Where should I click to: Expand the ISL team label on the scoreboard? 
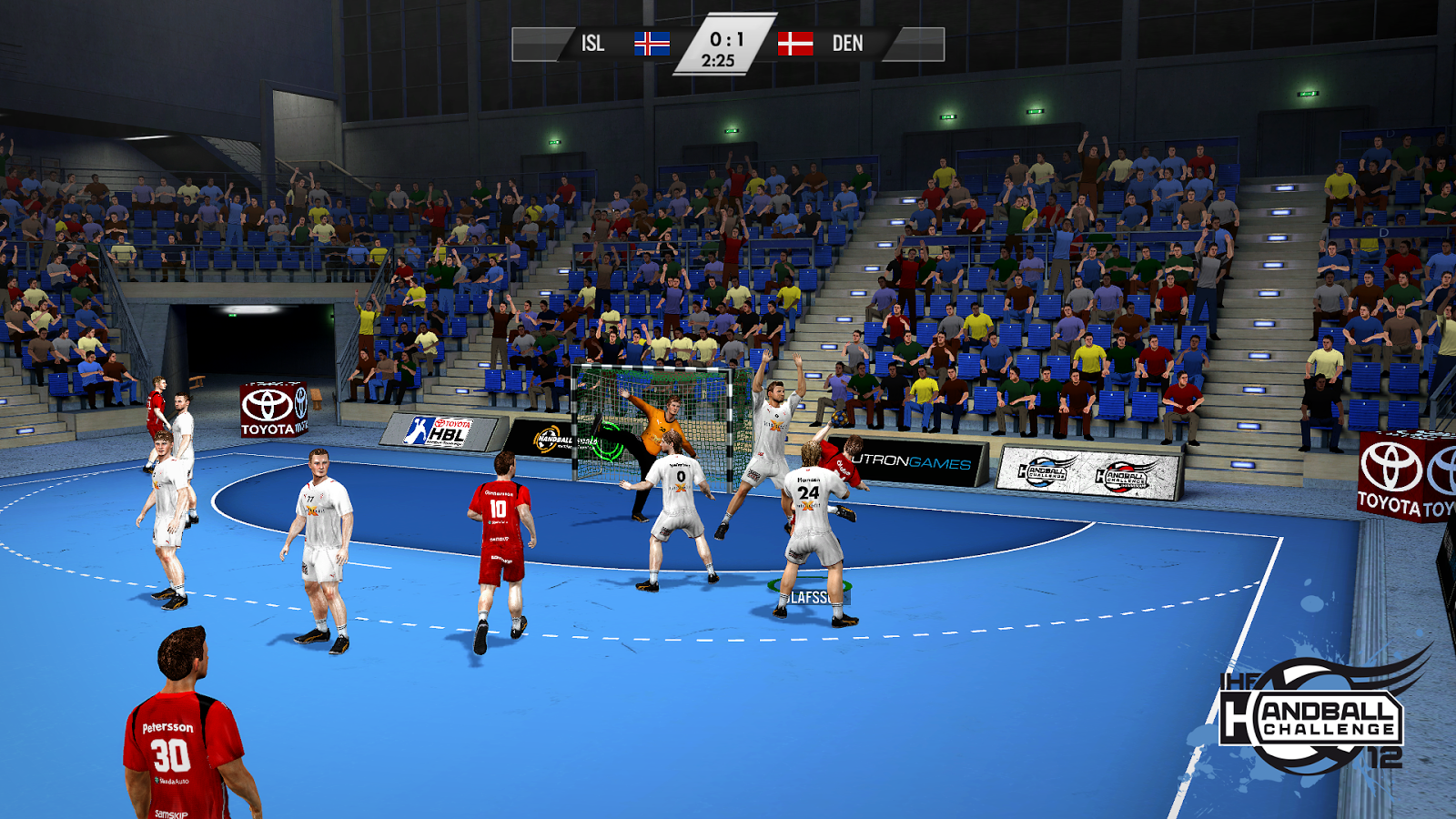[x=591, y=42]
